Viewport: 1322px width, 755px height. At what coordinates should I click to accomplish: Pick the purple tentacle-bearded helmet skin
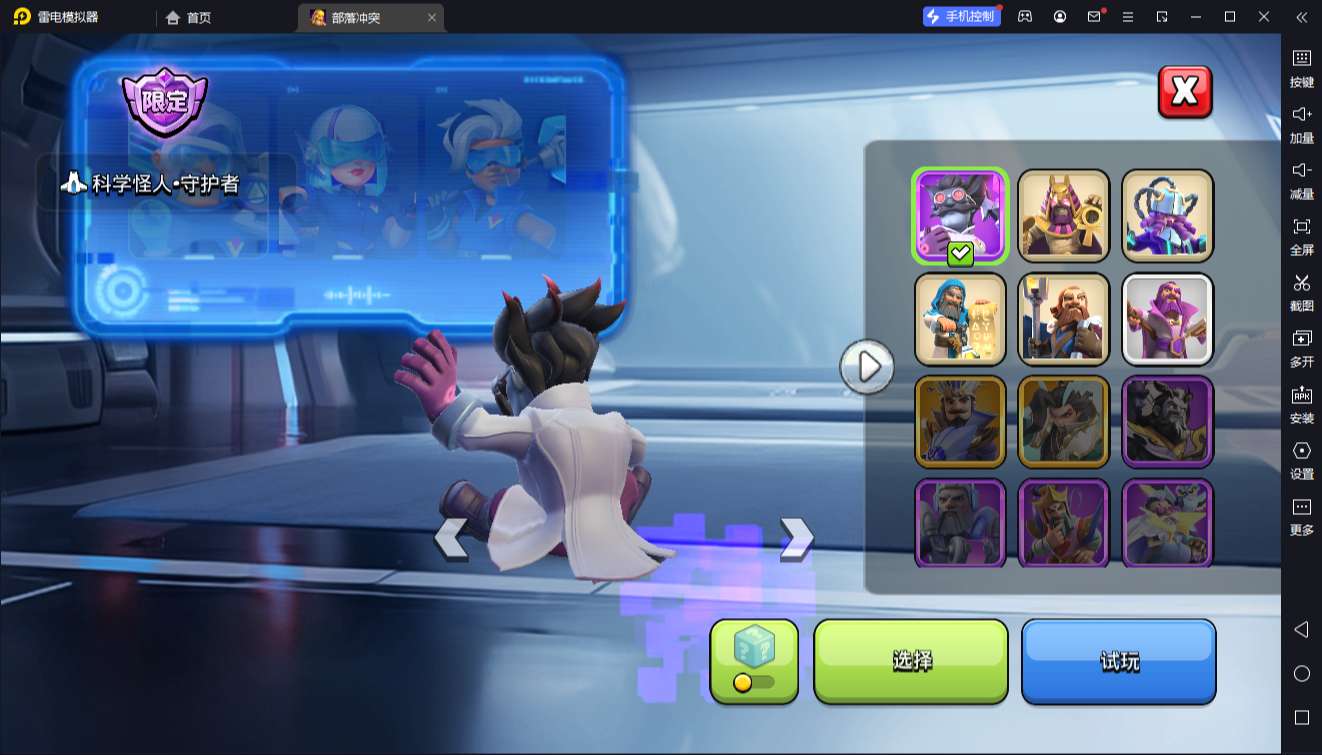pyautogui.click(x=1167, y=216)
